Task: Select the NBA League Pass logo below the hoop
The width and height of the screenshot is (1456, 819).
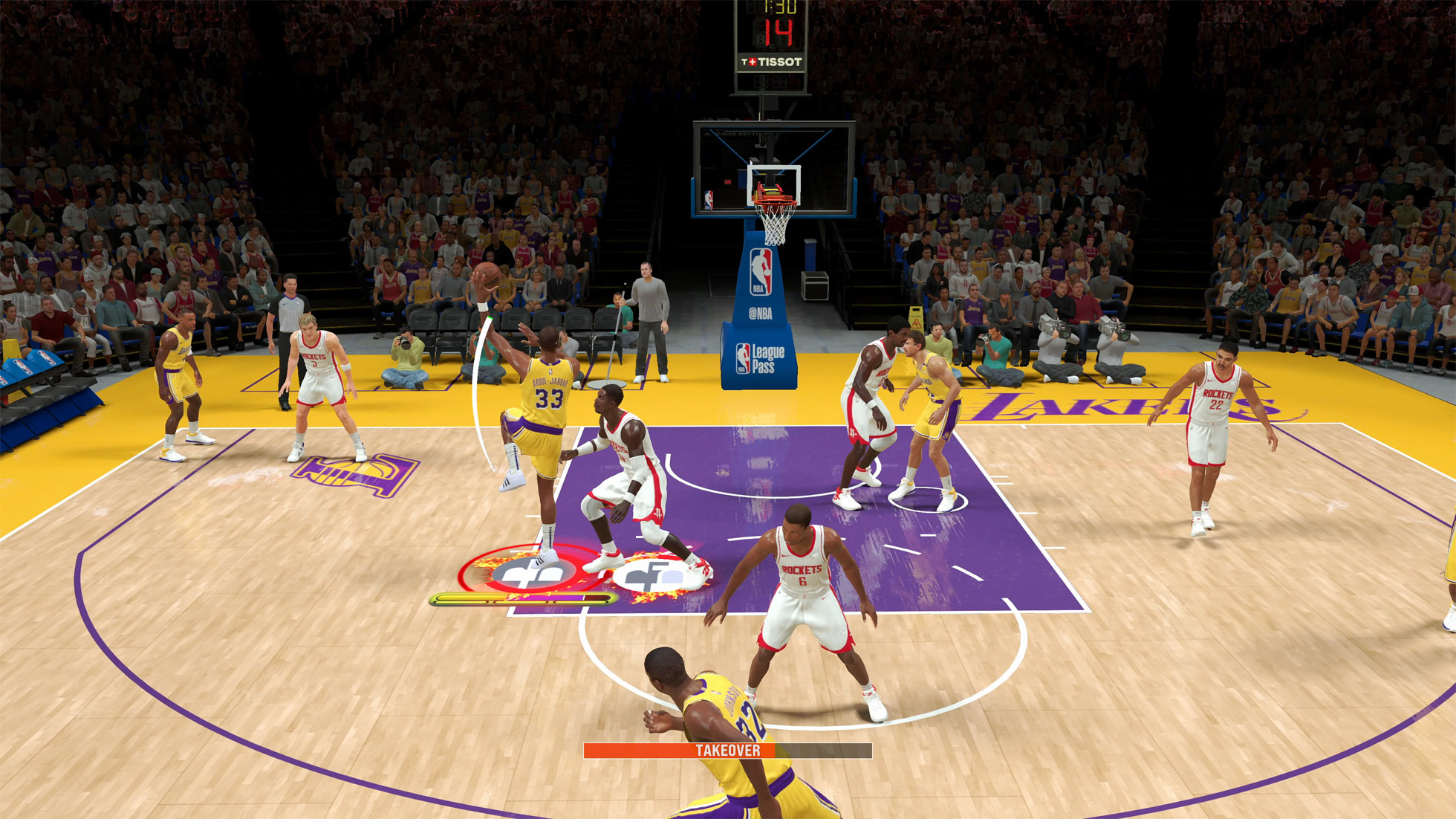Action: click(761, 357)
